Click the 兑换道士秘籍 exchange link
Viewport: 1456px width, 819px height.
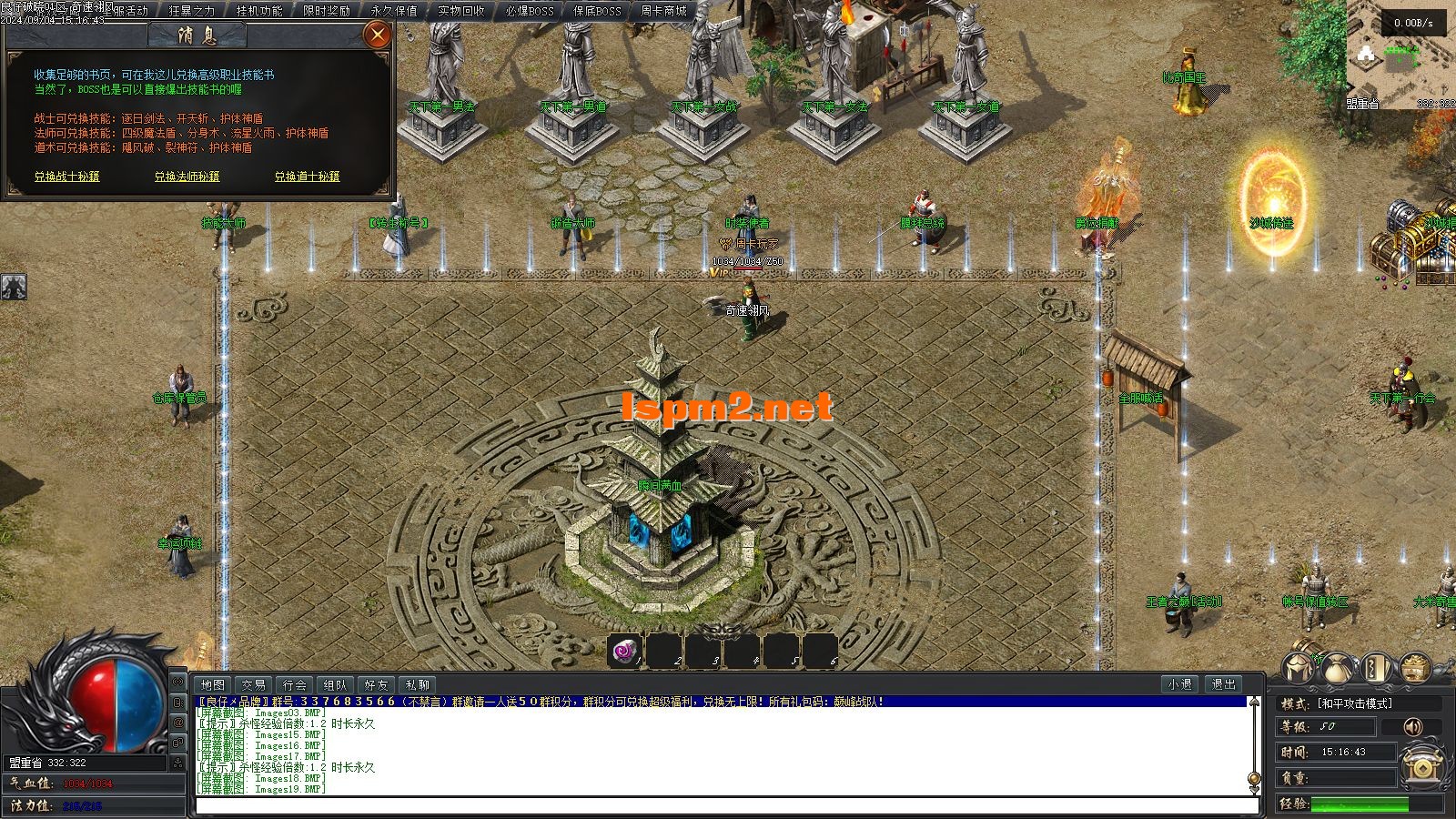[308, 177]
